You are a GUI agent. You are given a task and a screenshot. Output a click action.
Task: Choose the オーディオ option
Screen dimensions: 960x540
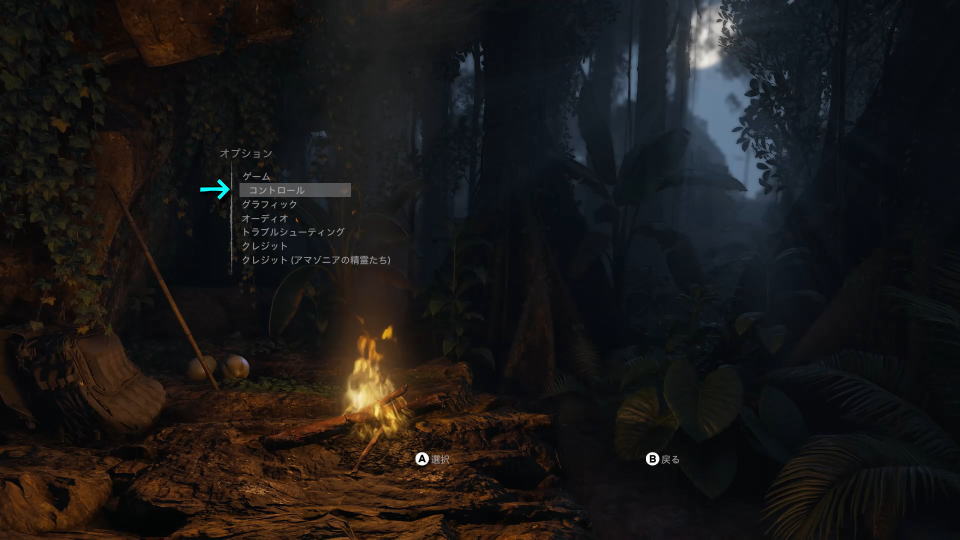(265, 218)
